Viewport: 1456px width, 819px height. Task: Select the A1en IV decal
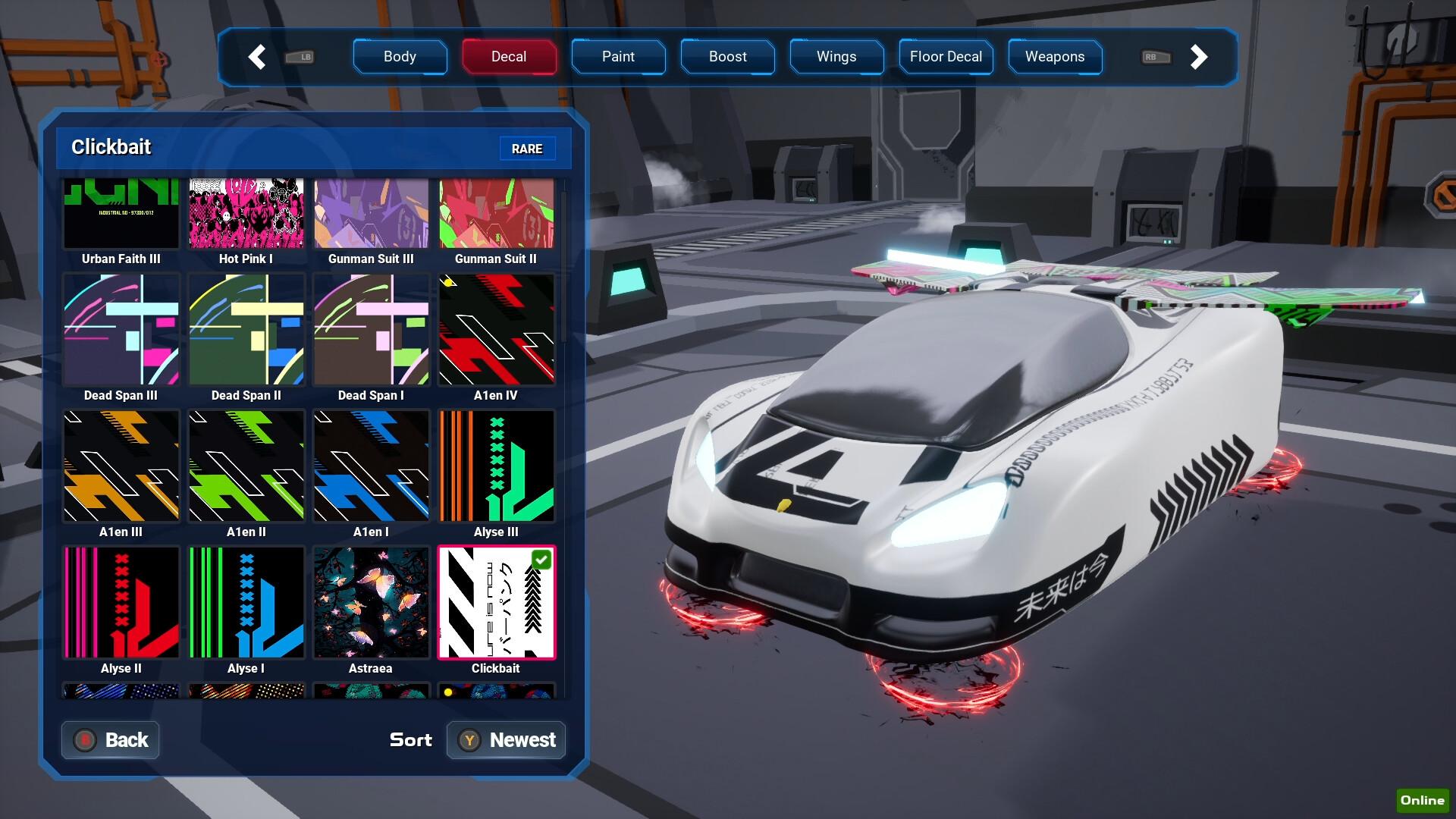495,330
